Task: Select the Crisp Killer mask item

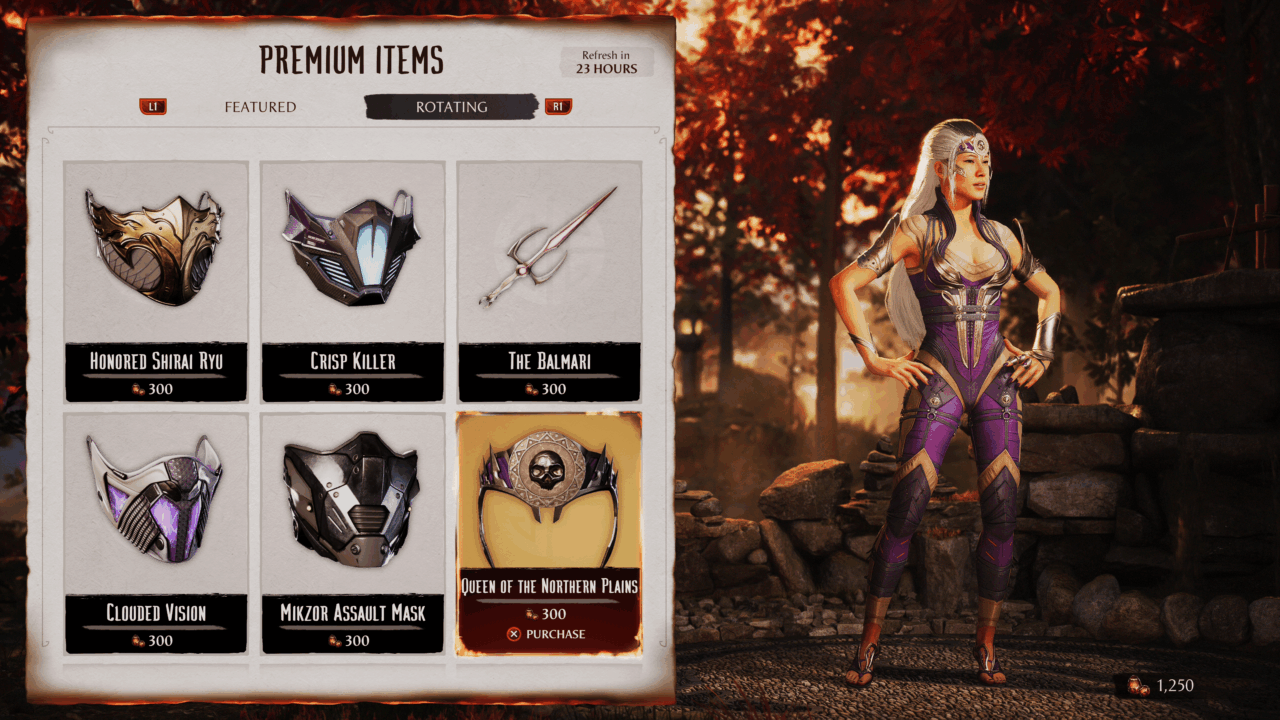Action: pos(352,280)
